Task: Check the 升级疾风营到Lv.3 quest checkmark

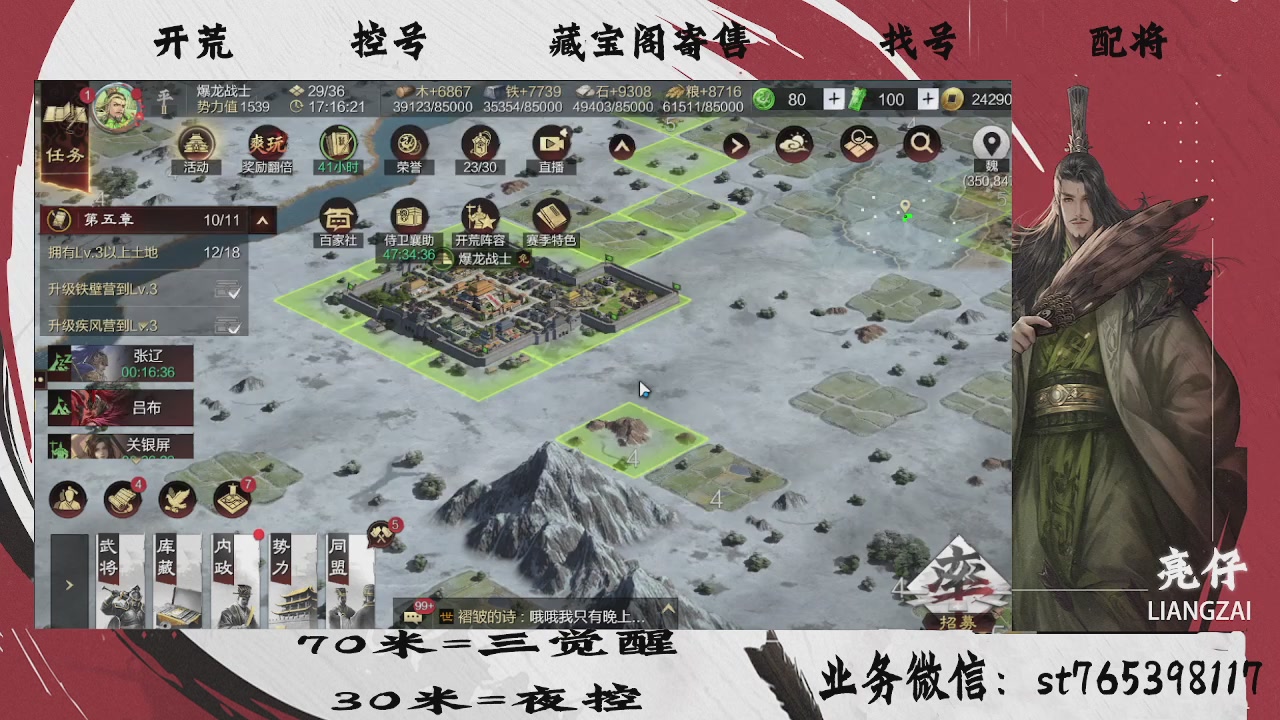Action: click(229, 325)
